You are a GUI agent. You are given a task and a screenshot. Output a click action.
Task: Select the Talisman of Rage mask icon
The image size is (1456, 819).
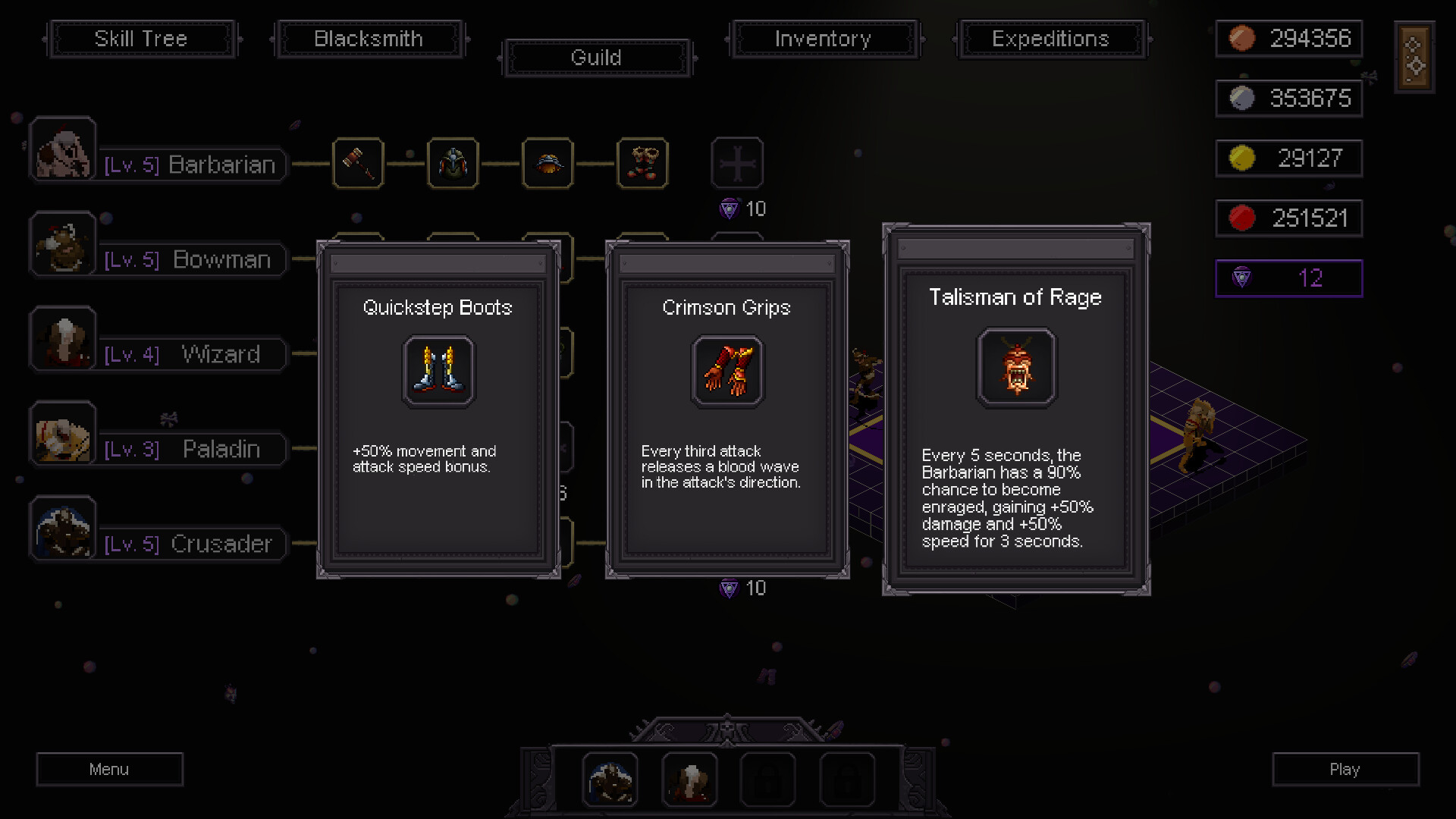1016,369
